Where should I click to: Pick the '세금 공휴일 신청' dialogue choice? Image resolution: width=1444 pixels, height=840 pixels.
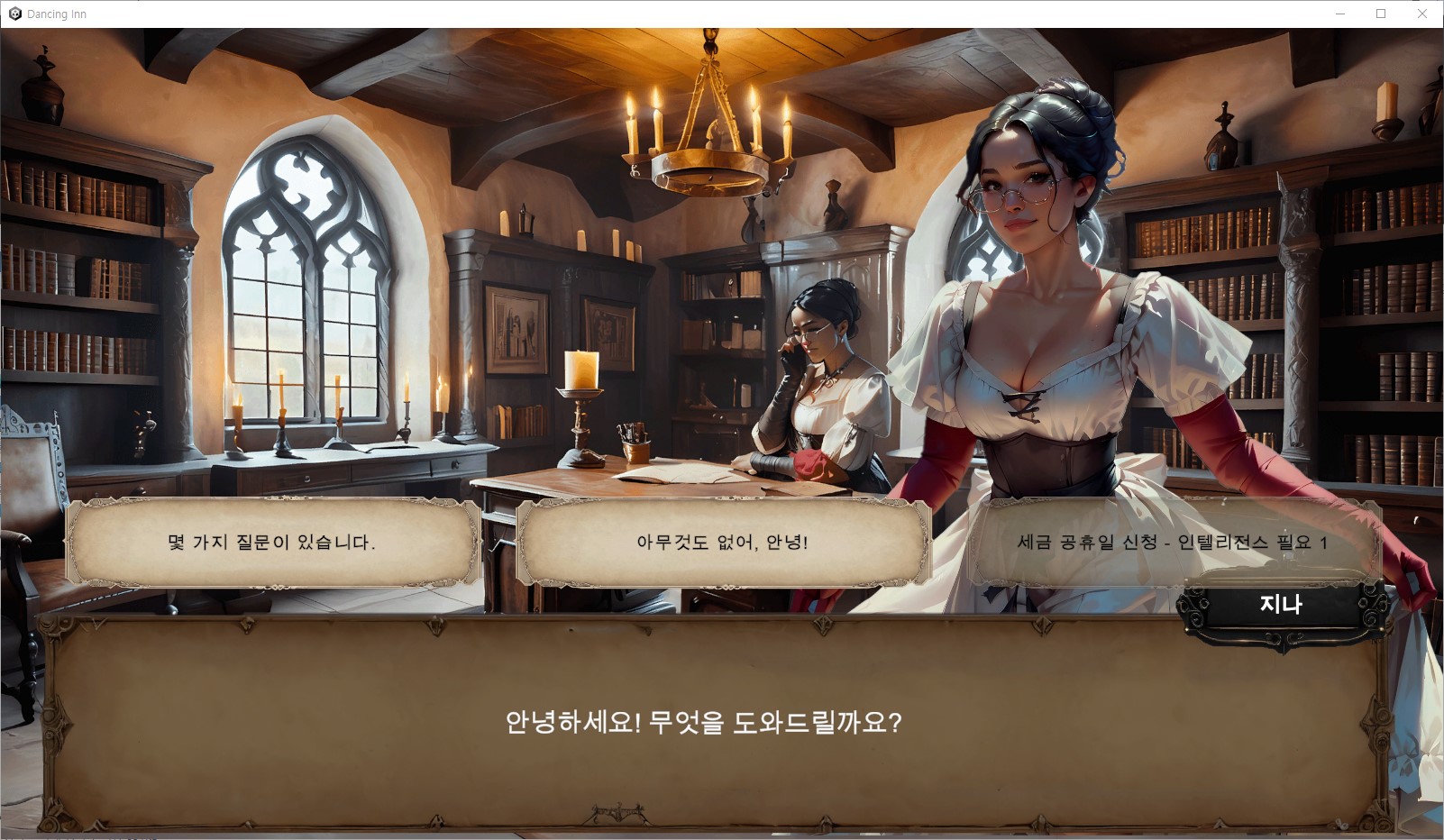click(1172, 543)
